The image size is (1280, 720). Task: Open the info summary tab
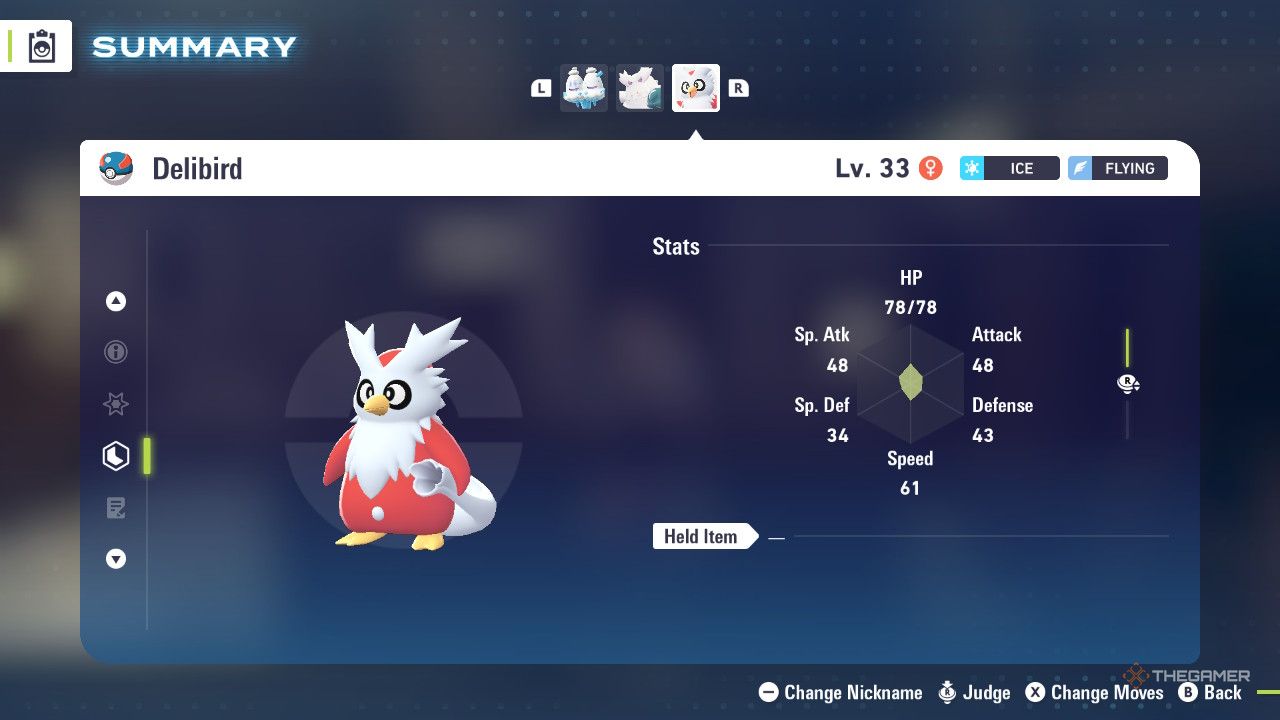tap(116, 352)
